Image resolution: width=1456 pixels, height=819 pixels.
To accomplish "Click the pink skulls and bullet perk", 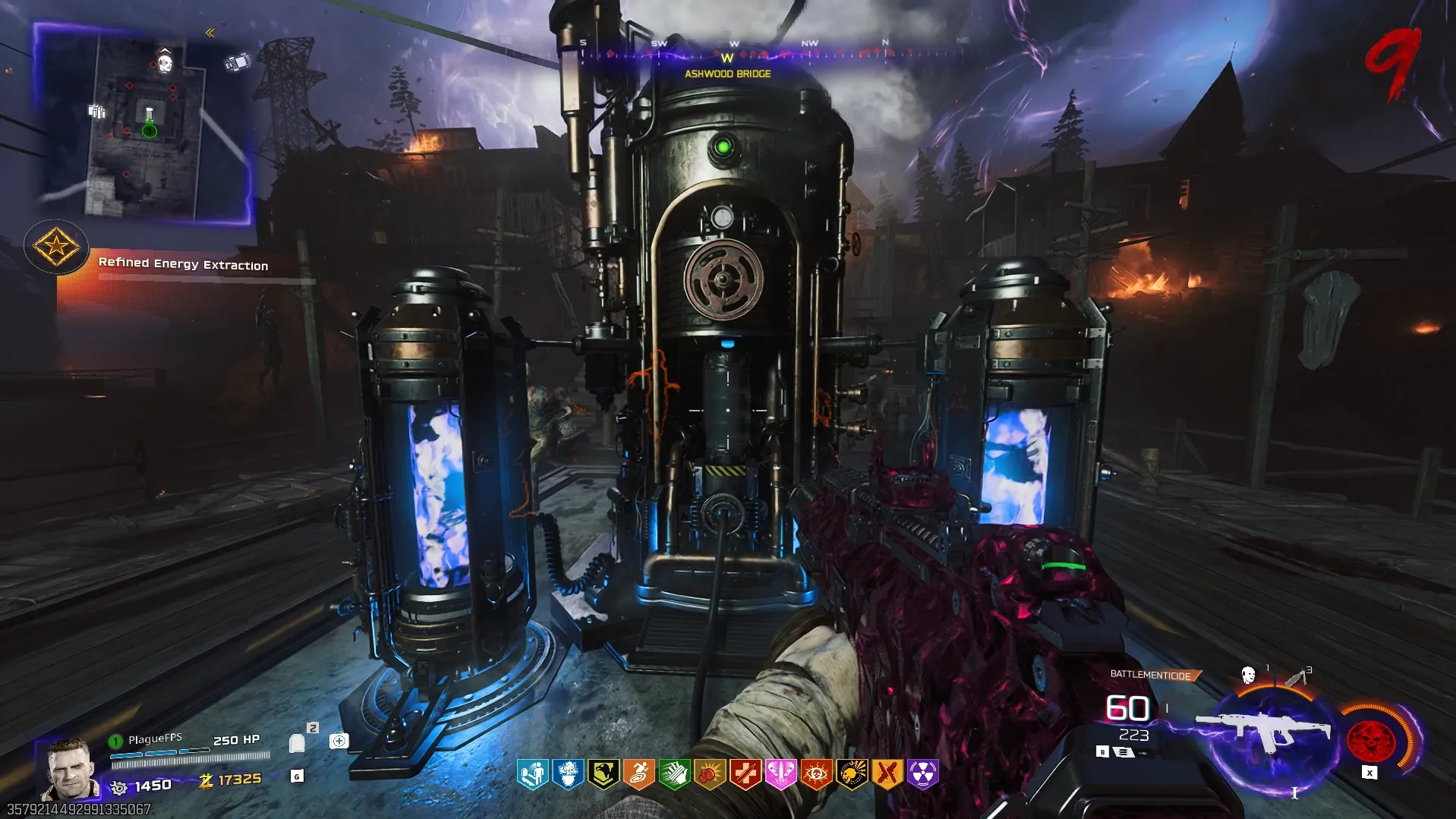I will 780,774.
